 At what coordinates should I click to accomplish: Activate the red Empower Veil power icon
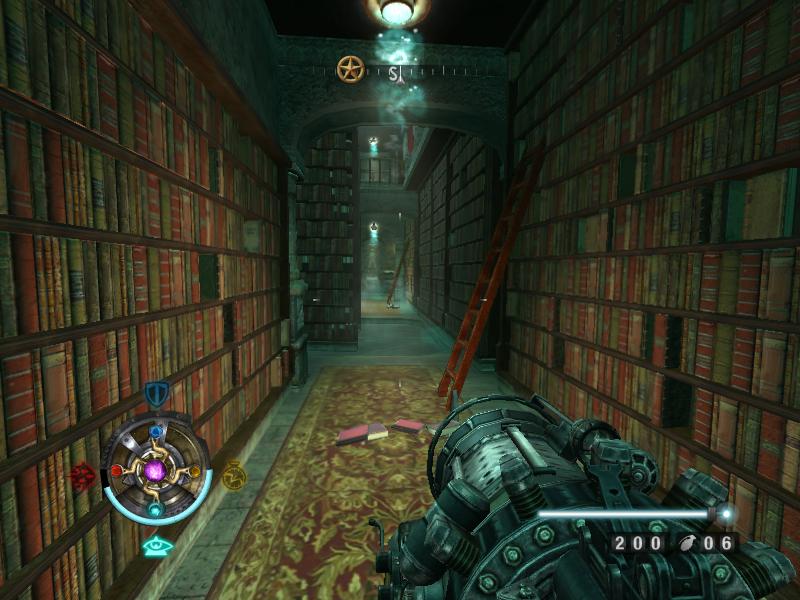point(84,475)
